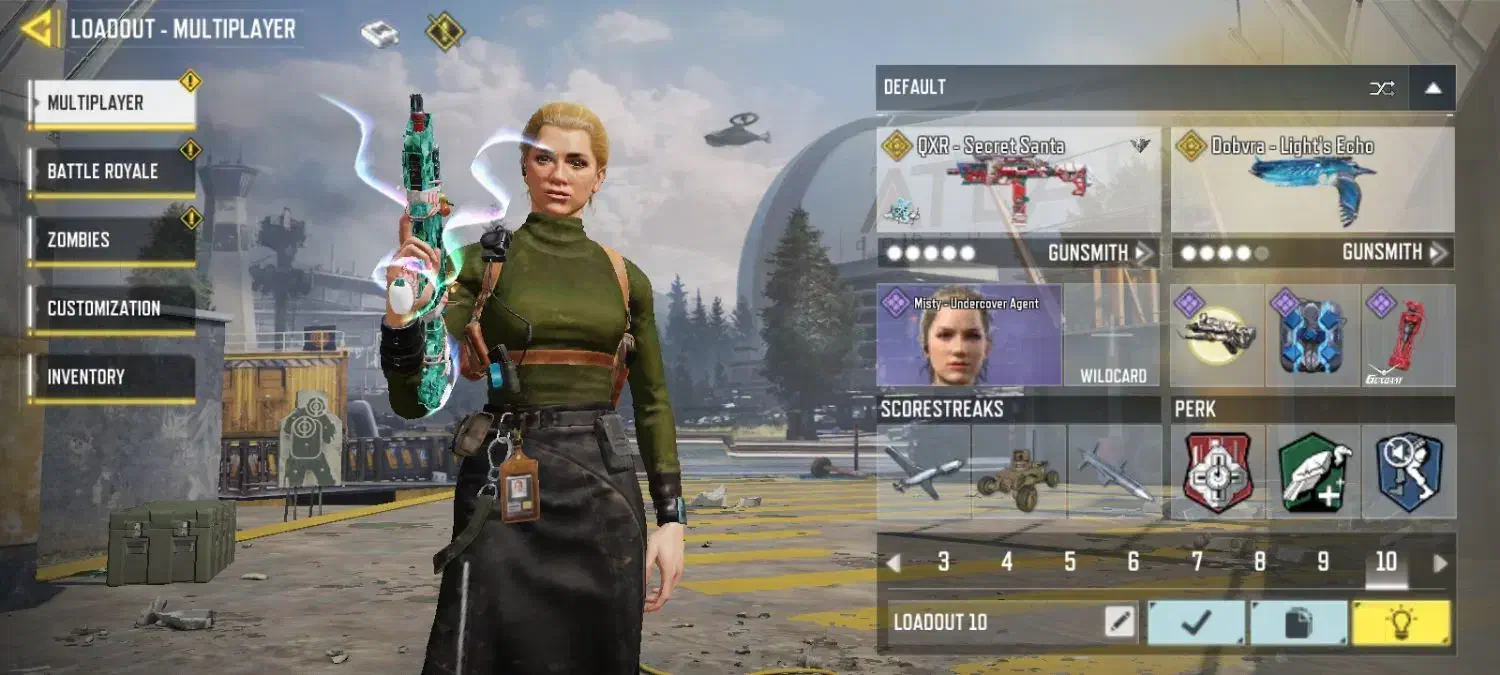This screenshot has height=675, width=1500.
Task: Rename Loadout 10 with the pencil icon
Action: (x=1120, y=622)
